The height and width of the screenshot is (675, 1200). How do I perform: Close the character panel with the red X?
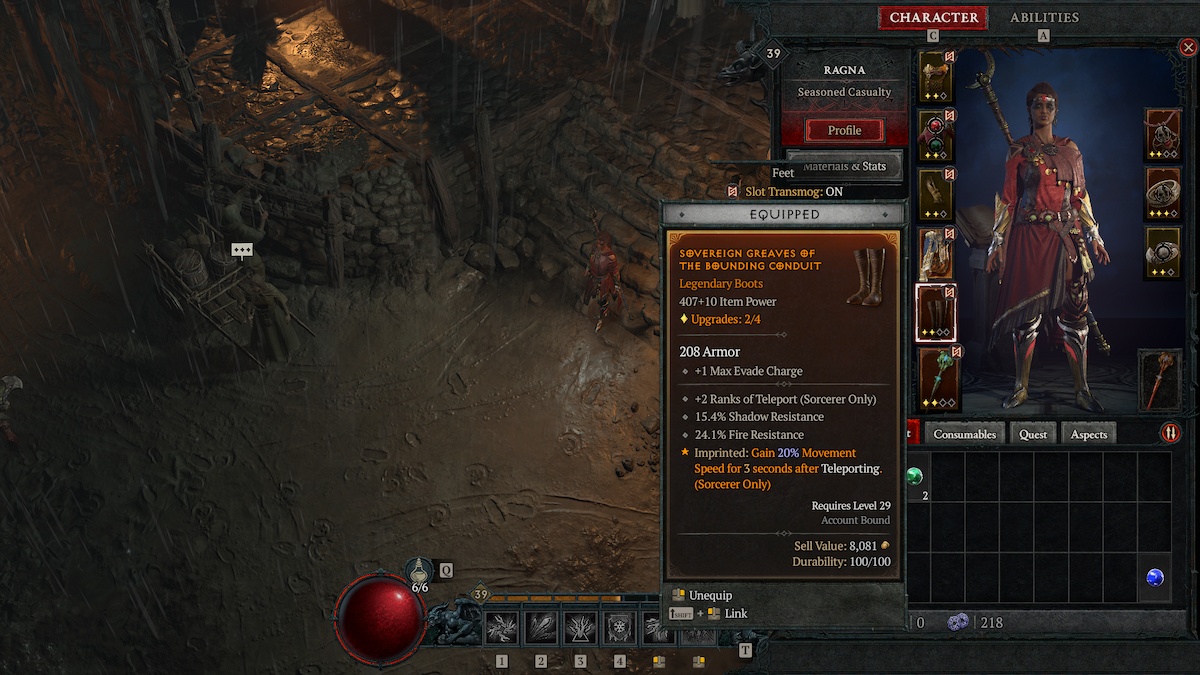click(1187, 47)
